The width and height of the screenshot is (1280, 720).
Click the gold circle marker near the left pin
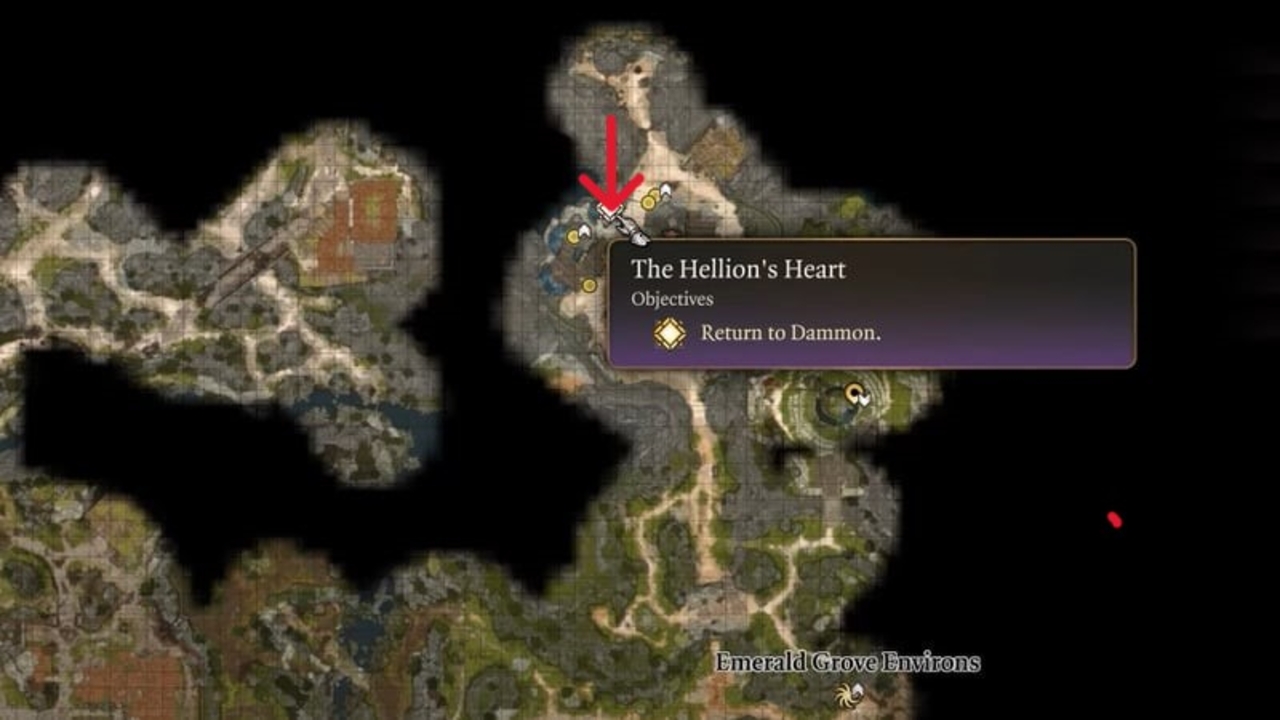[x=573, y=237]
